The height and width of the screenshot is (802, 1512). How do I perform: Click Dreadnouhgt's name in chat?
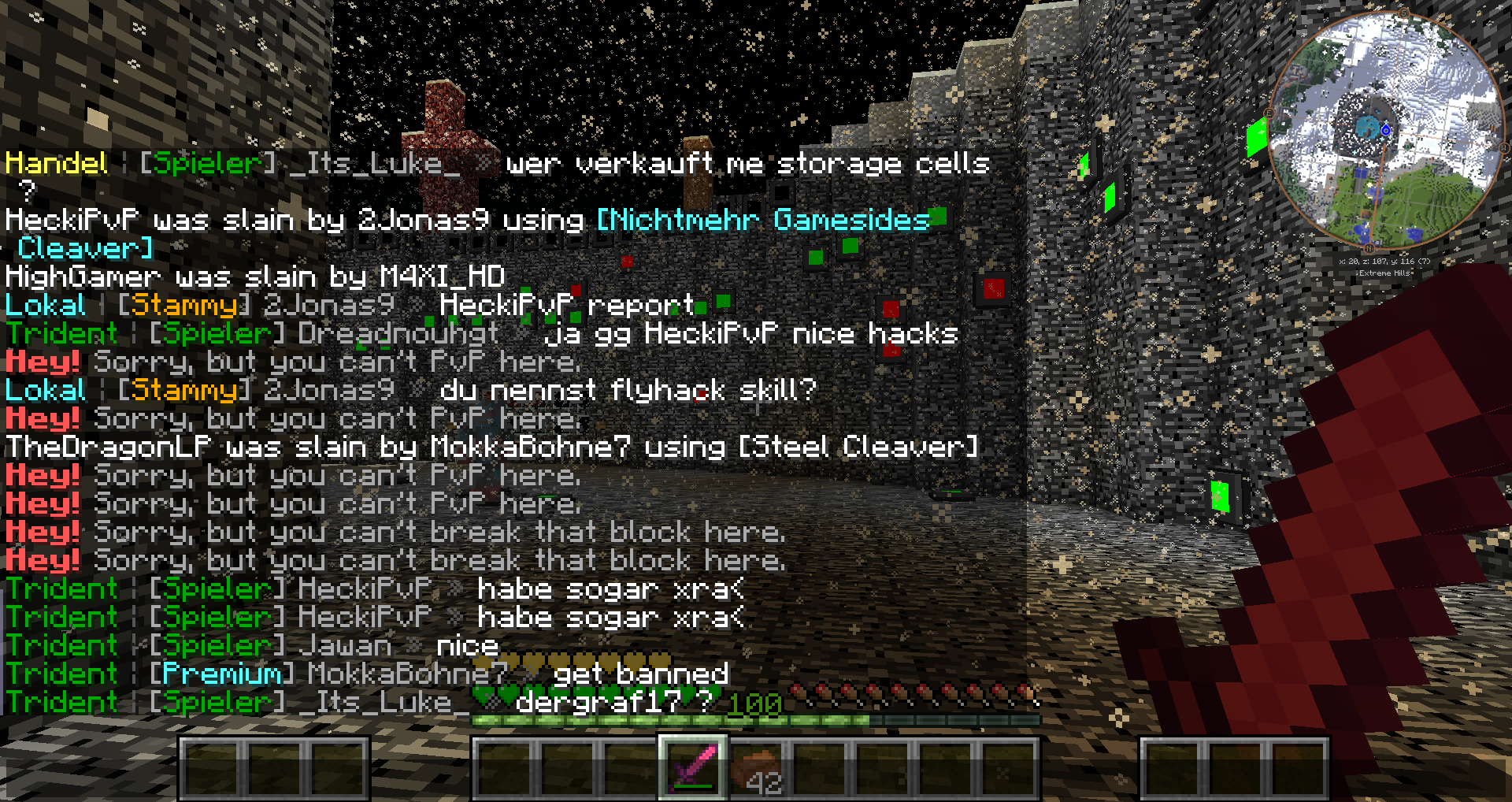(398, 333)
